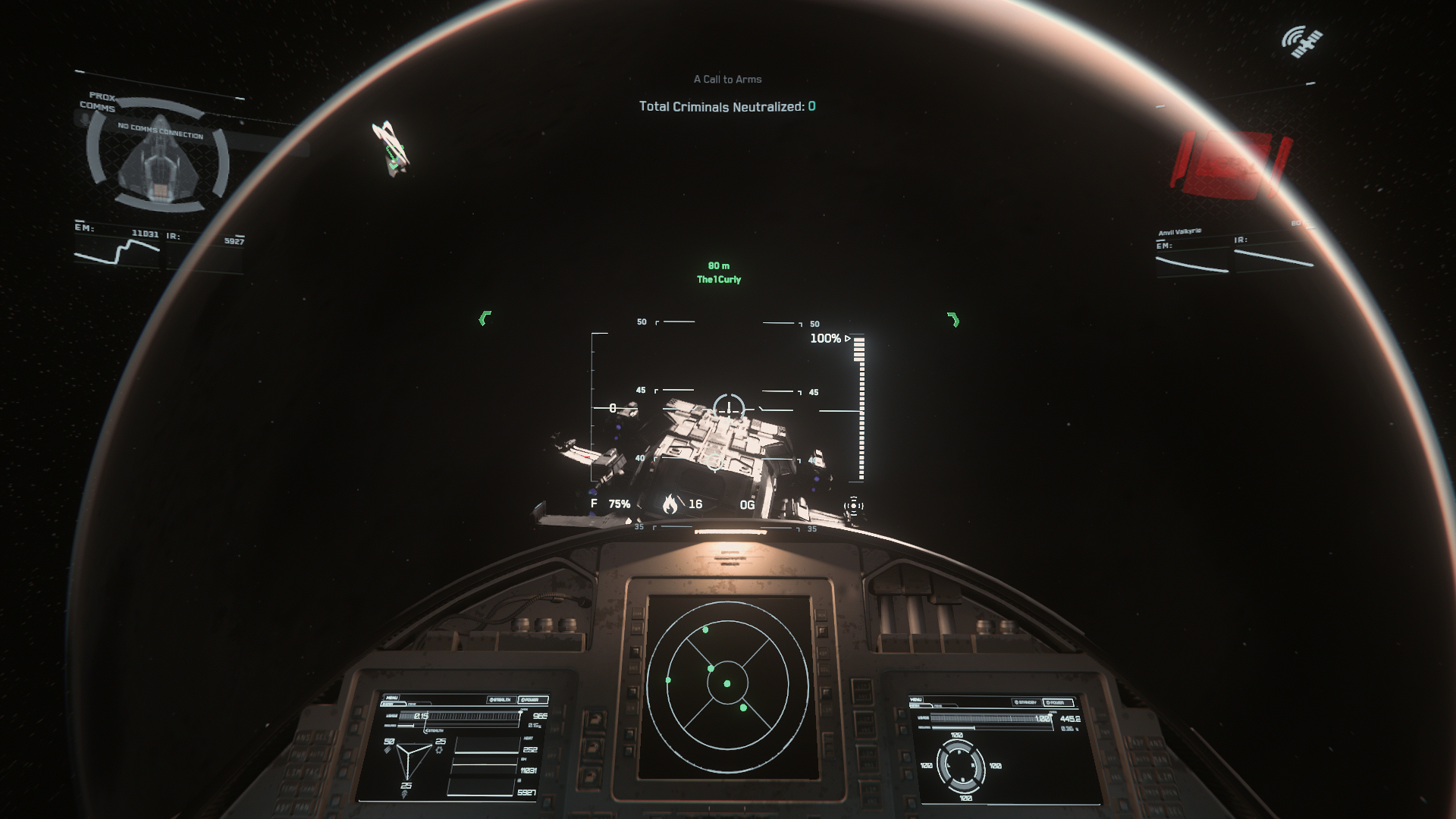
Task: Toggle STEALTH mode on the left display
Action: 500,700
